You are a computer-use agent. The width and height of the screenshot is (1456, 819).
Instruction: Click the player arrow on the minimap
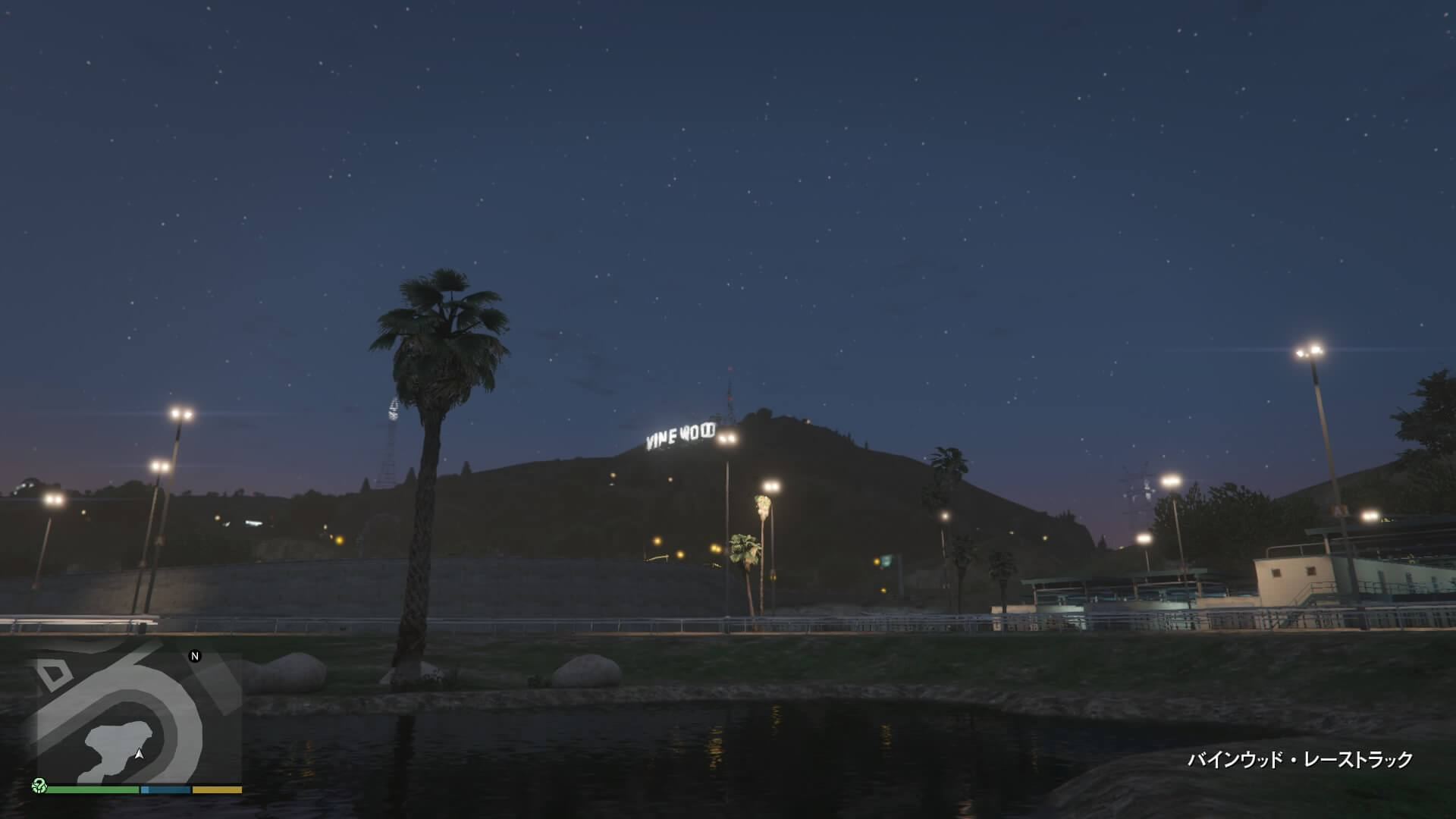pyautogui.click(x=139, y=755)
